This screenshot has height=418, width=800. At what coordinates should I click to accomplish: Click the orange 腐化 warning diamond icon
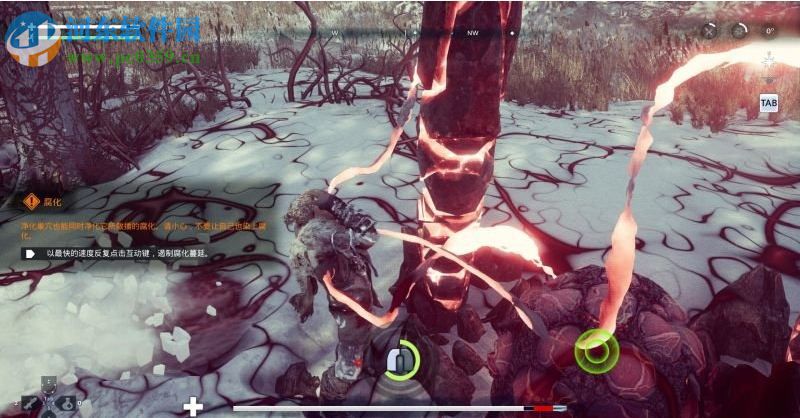click(x=30, y=201)
